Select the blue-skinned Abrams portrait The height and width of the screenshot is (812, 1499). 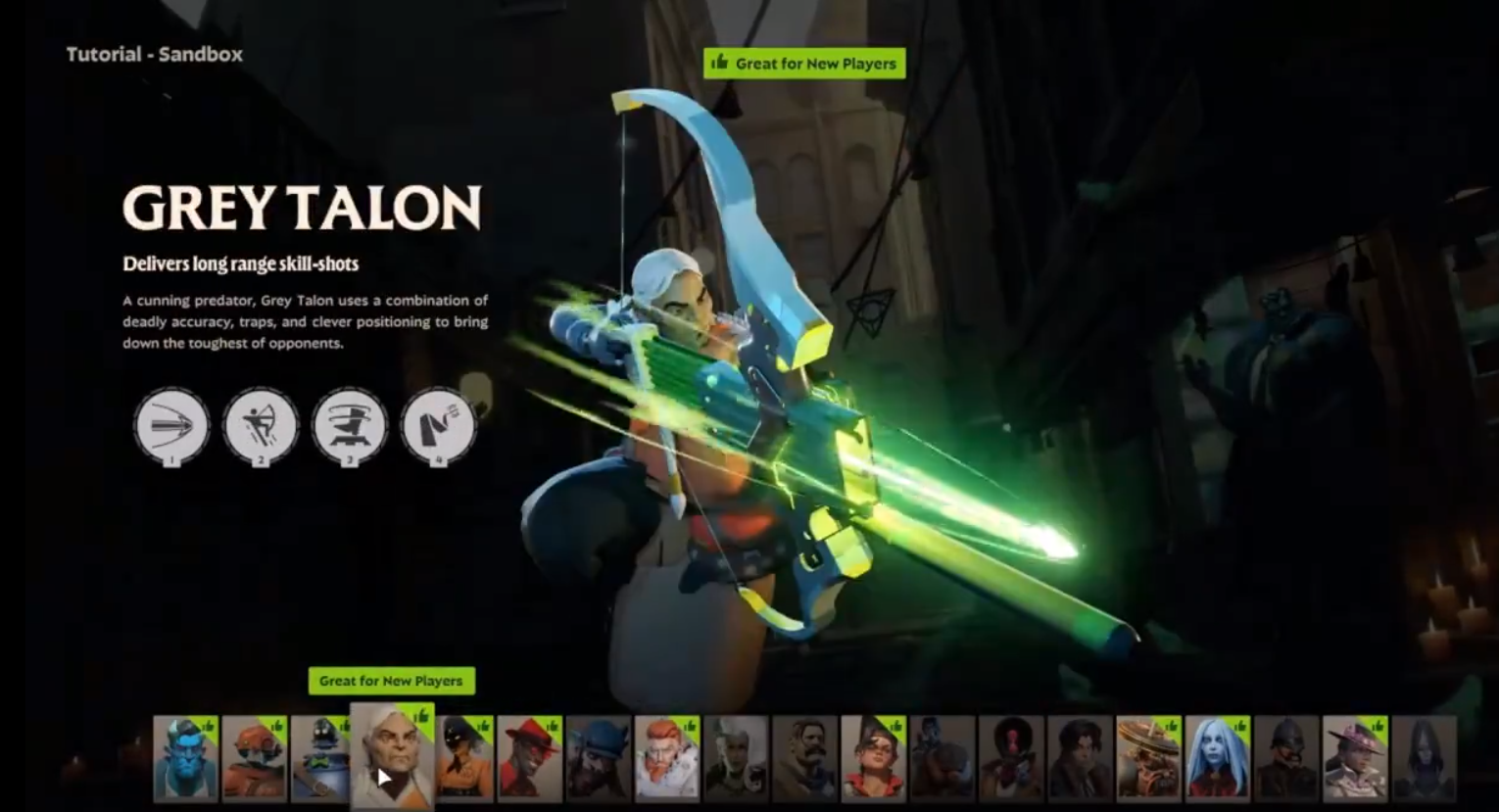point(185,758)
